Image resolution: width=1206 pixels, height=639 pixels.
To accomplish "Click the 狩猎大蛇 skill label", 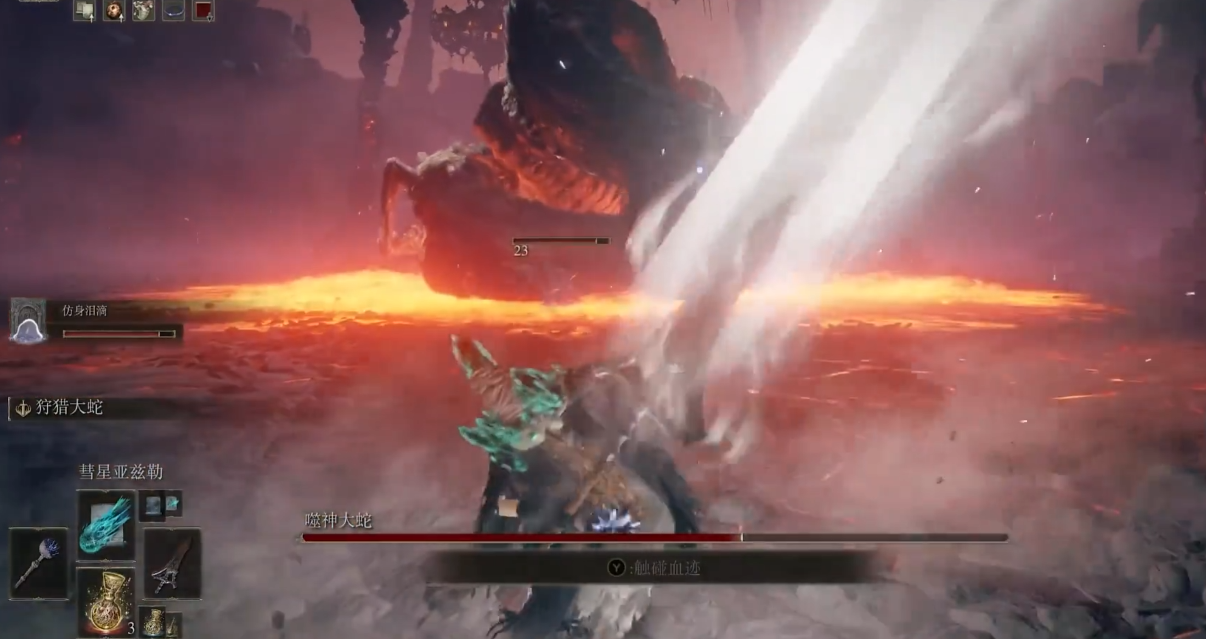I will [x=70, y=408].
